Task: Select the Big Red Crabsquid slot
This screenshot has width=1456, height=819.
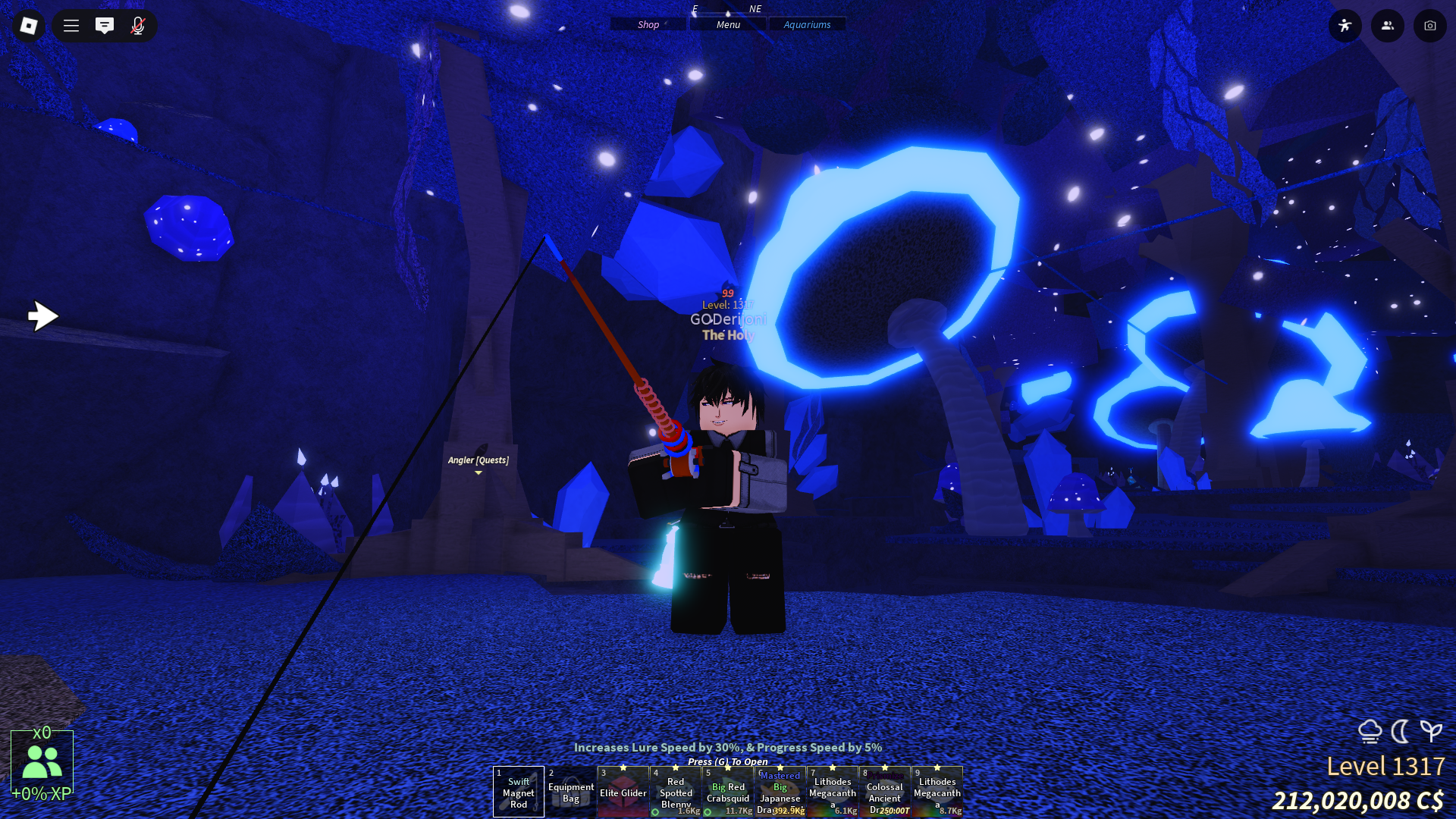Action: (x=728, y=792)
